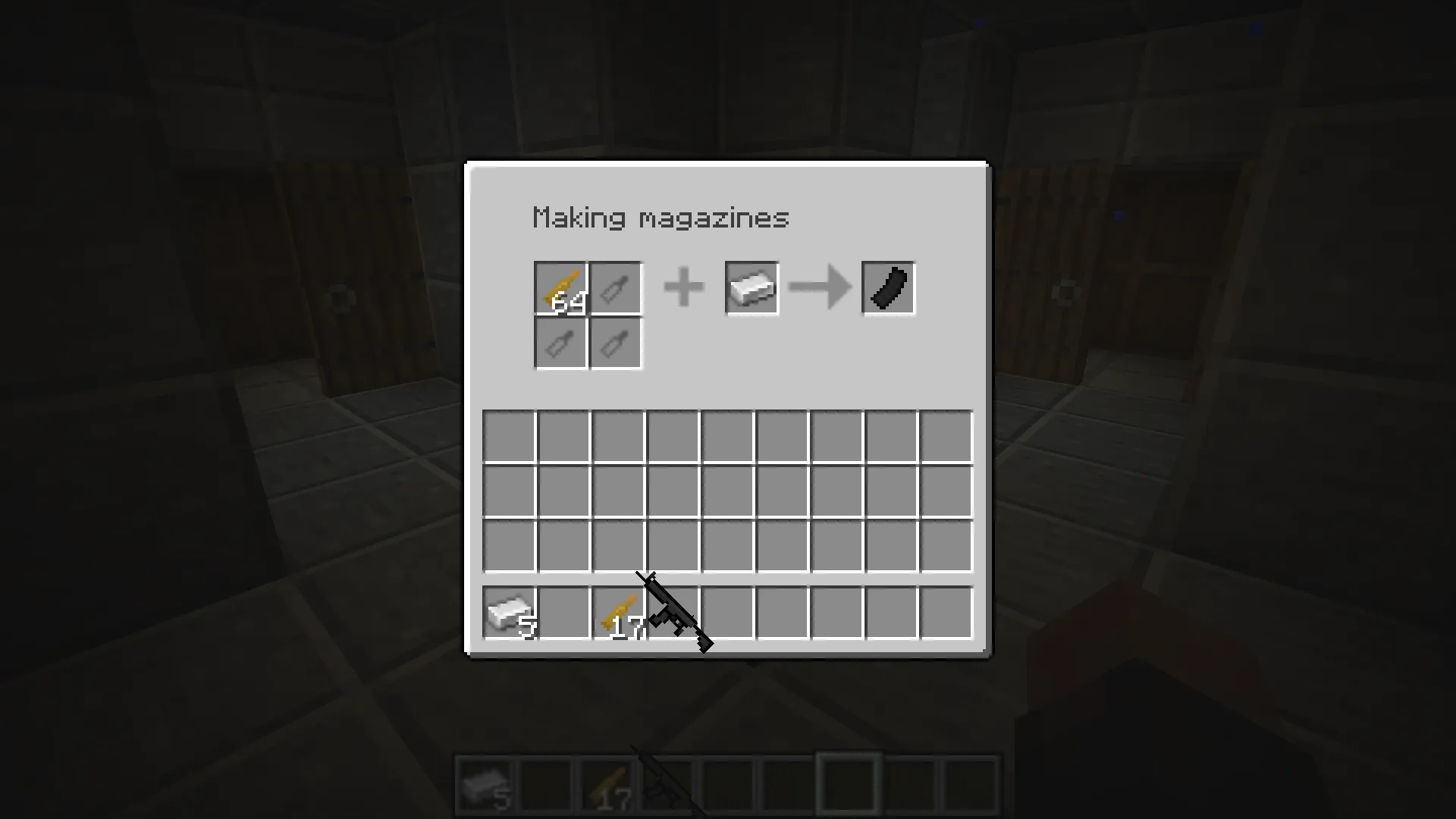Click the first slot of the top inventory row
Screen dimensions: 1456x819
510,434
